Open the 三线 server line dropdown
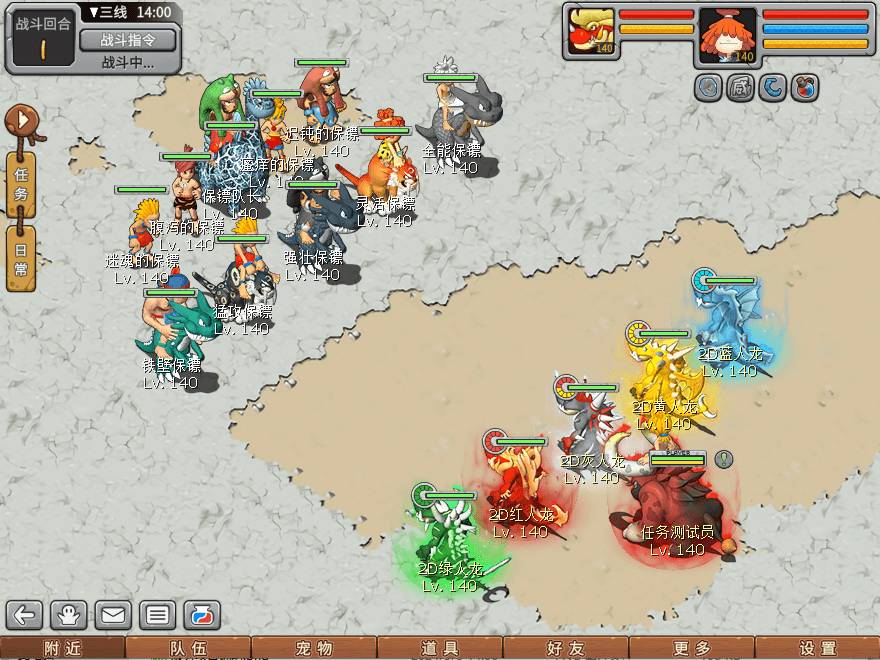The width and height of the screenshot is (880, 660). pyautogui.click(x=108, y=13)
